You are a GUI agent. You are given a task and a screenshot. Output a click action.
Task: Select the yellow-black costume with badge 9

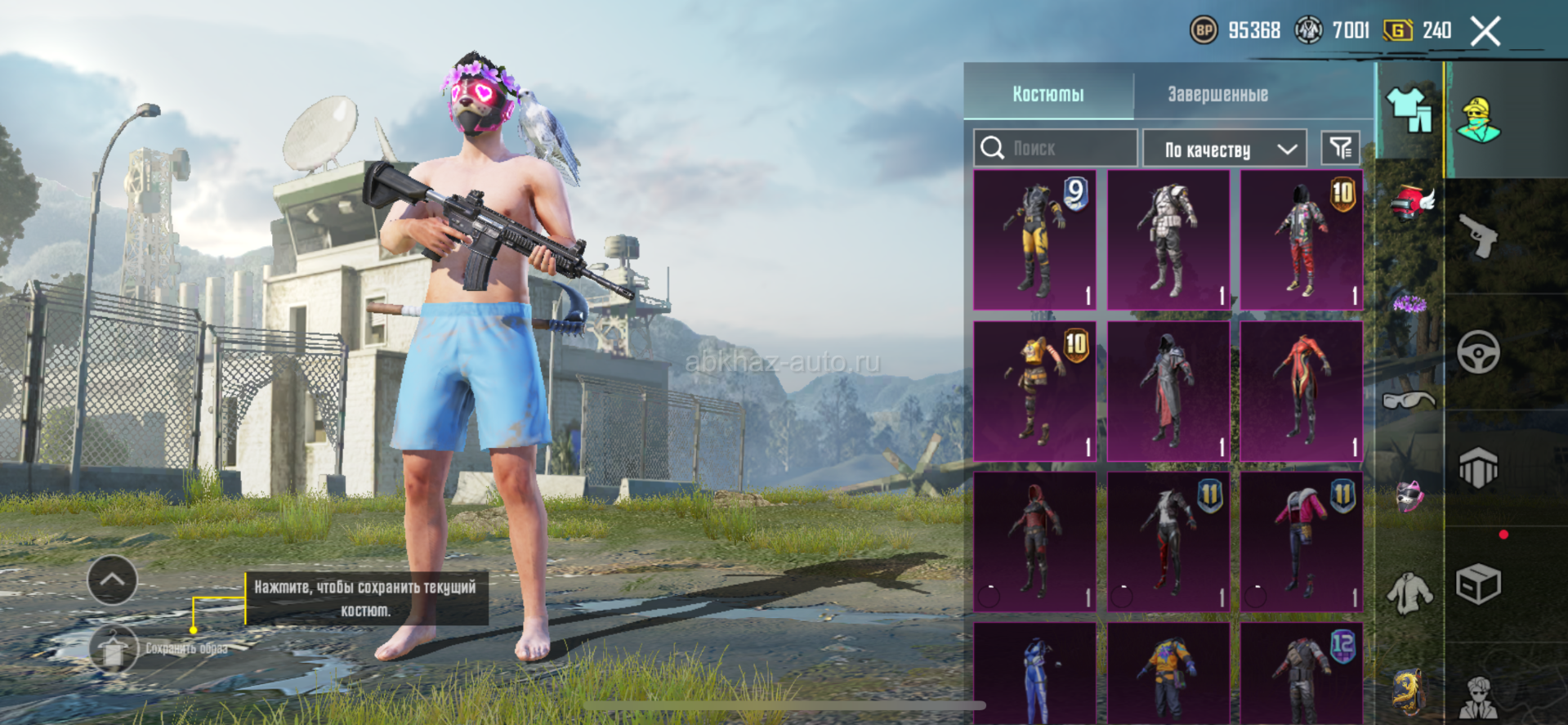pos(1034,239)
